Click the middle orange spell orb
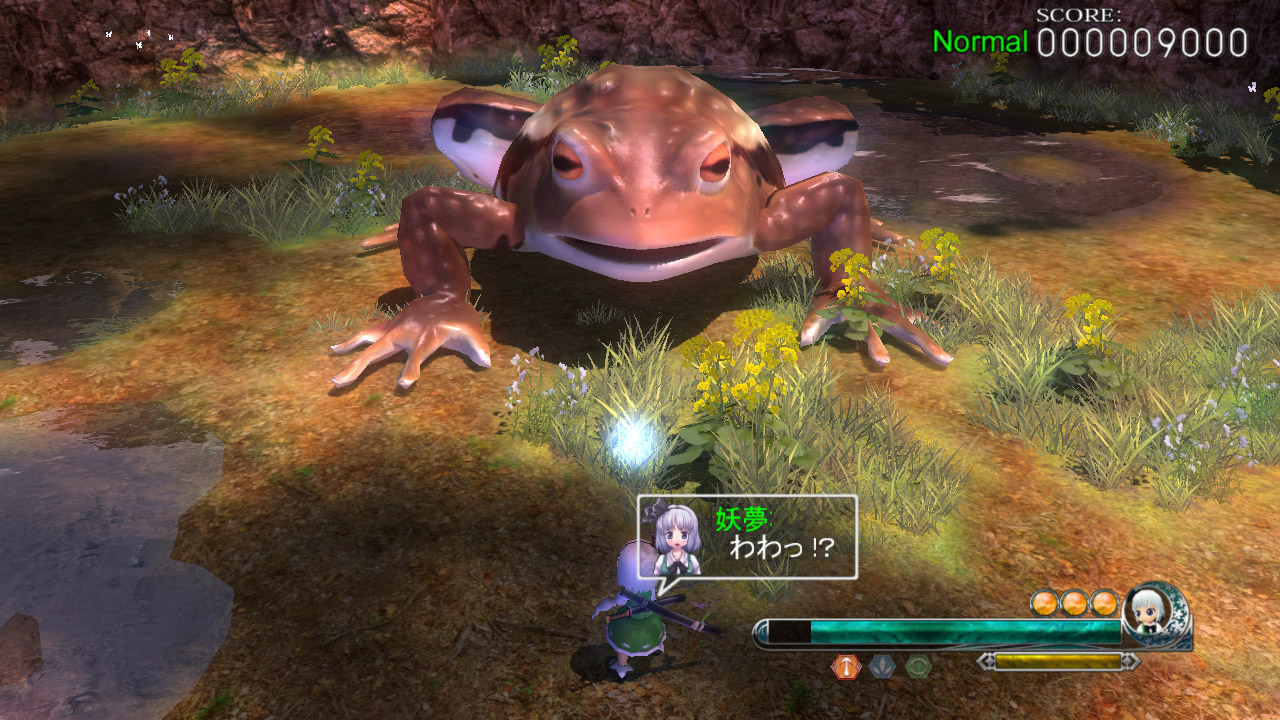Screen dimensions: 1280x720 (x=1077, y=601)
